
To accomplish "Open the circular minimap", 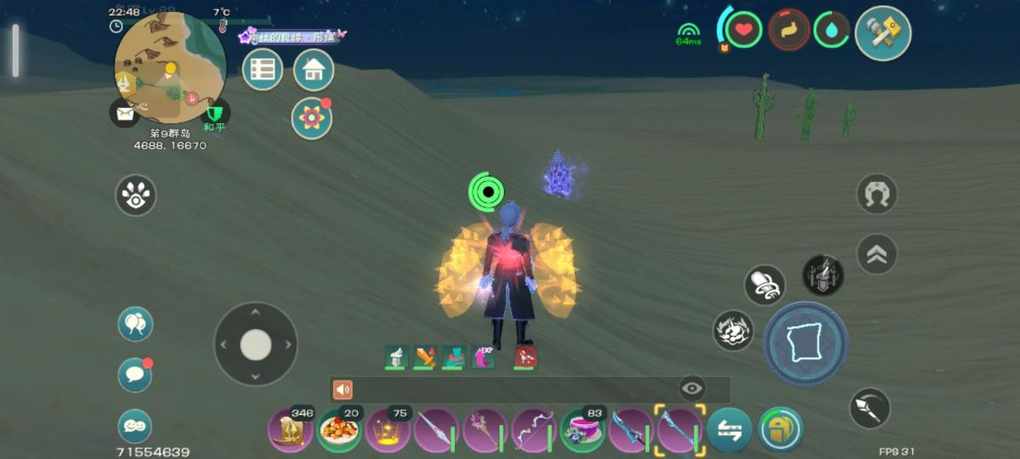I will [169, 67].
